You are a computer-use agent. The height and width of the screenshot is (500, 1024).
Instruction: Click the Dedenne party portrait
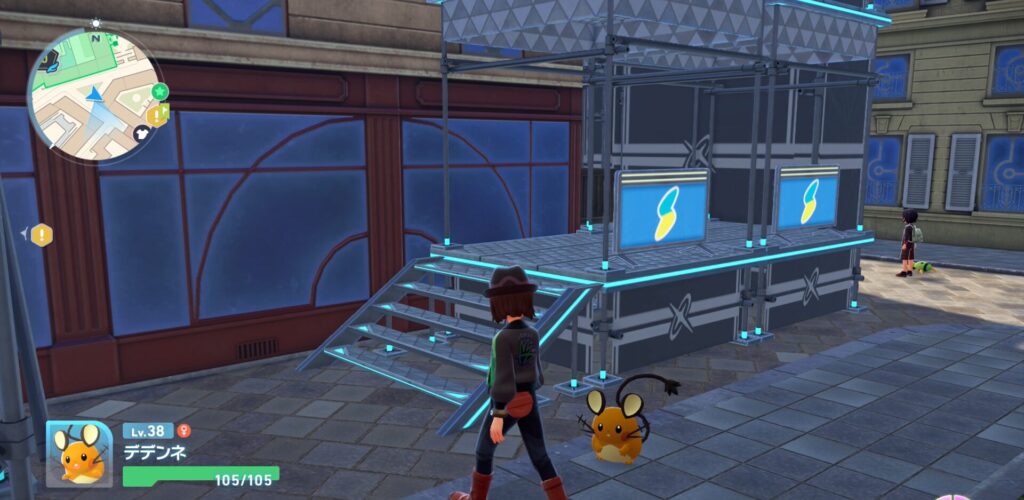pos(79,454)
